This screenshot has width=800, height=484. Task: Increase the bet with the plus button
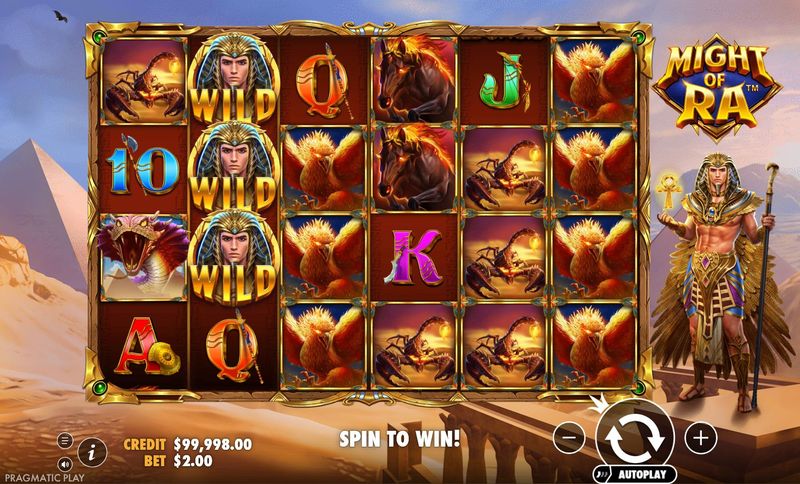pos(701,437)
